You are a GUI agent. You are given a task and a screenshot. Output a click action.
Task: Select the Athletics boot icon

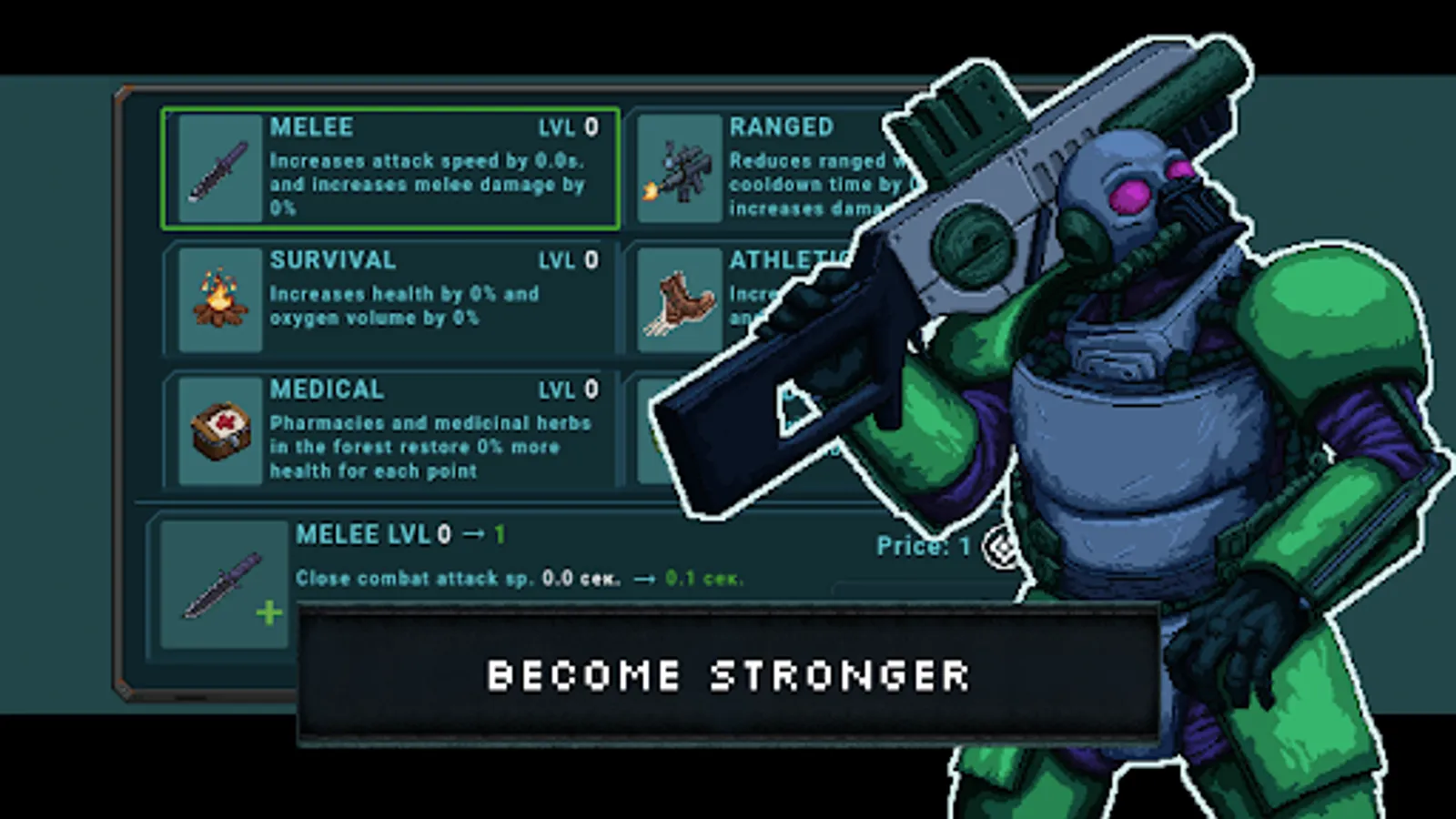tap(679, 300)
